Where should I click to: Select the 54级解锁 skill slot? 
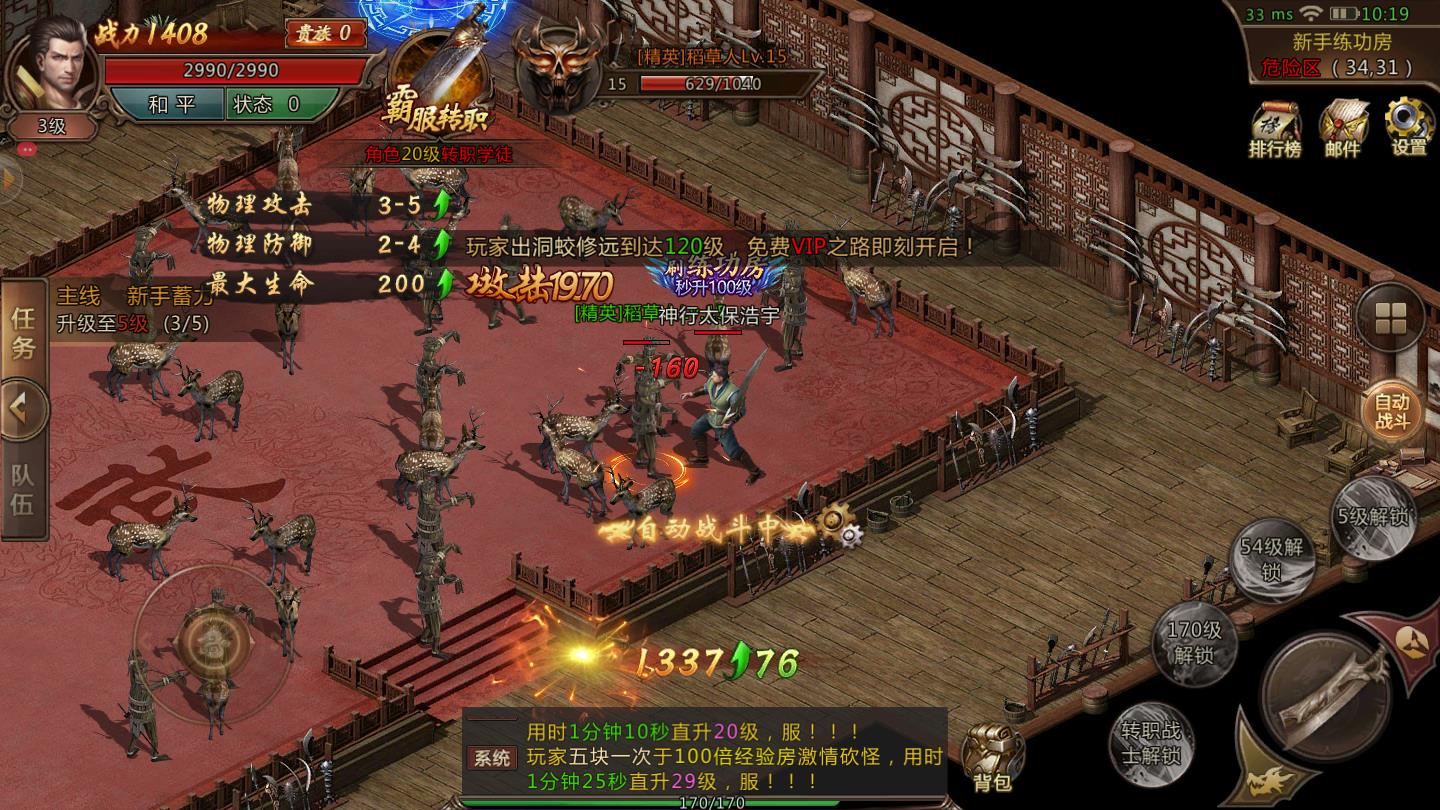1271,558
